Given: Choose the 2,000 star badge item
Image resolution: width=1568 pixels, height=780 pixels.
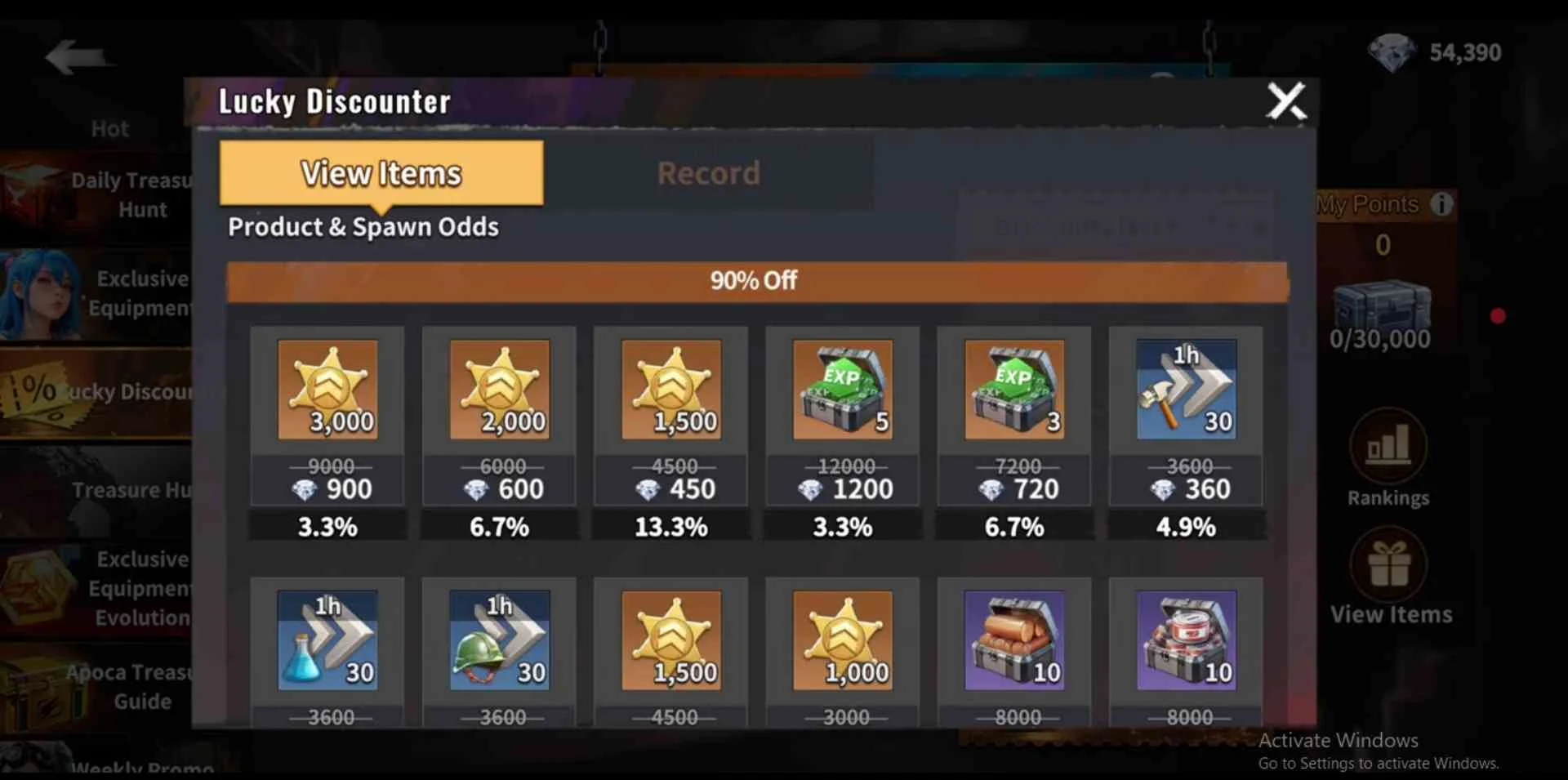Looking at the screenshot, I should (x=499, y=390).
